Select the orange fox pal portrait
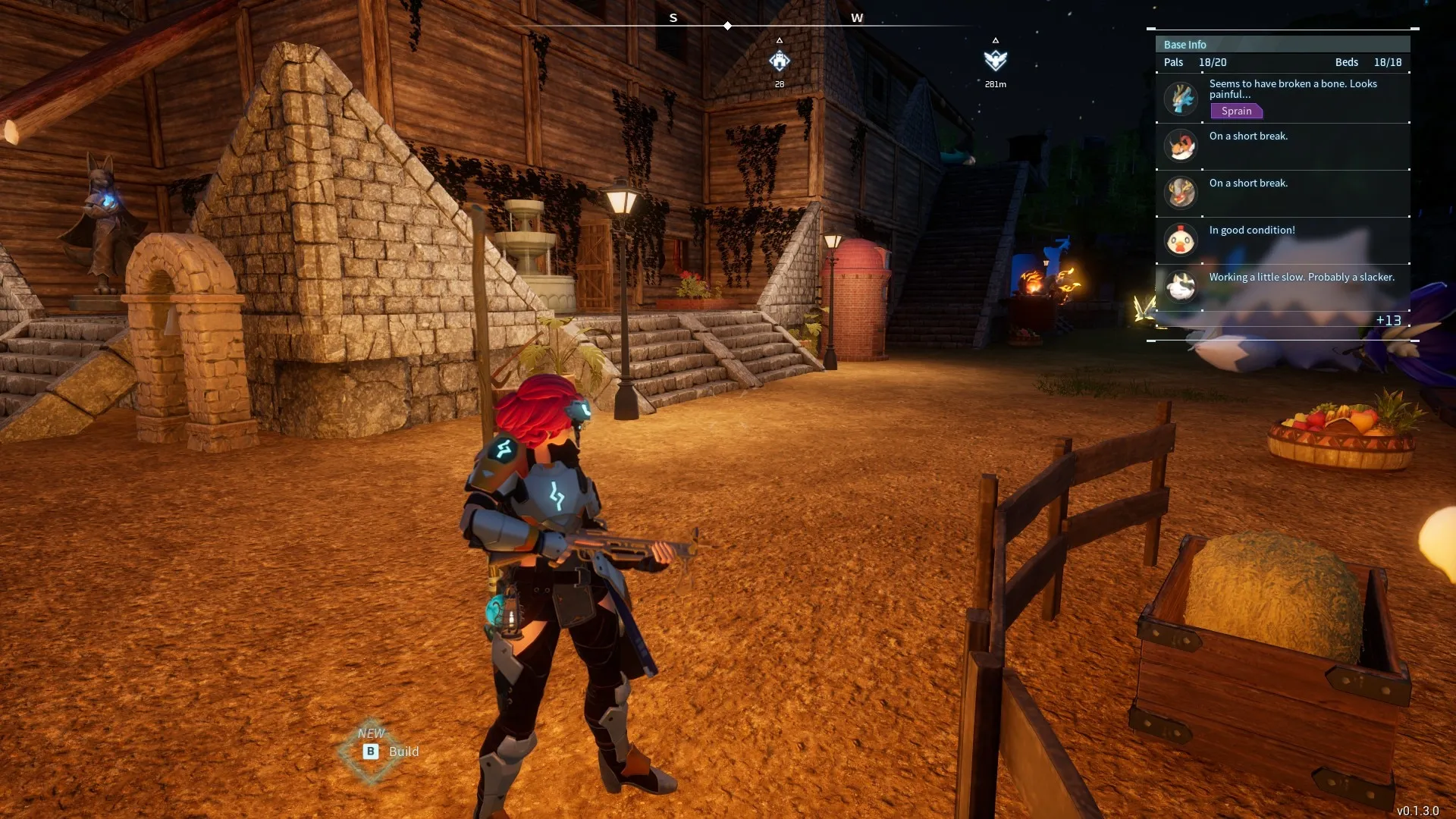Viewport: 1456px width, 819px height. click(1181, 146)
